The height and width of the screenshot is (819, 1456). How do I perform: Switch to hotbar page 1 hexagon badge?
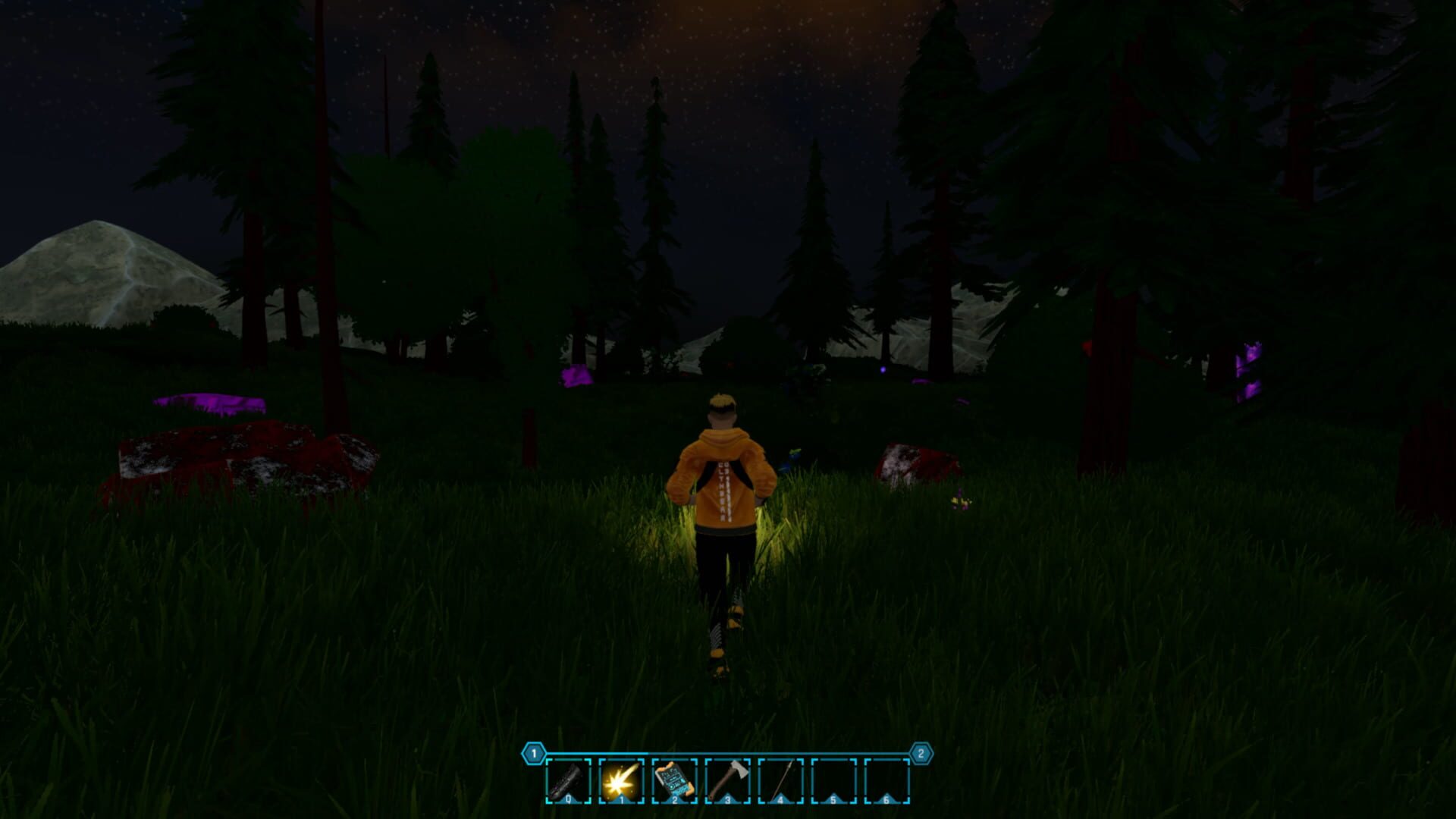(533, 753)
